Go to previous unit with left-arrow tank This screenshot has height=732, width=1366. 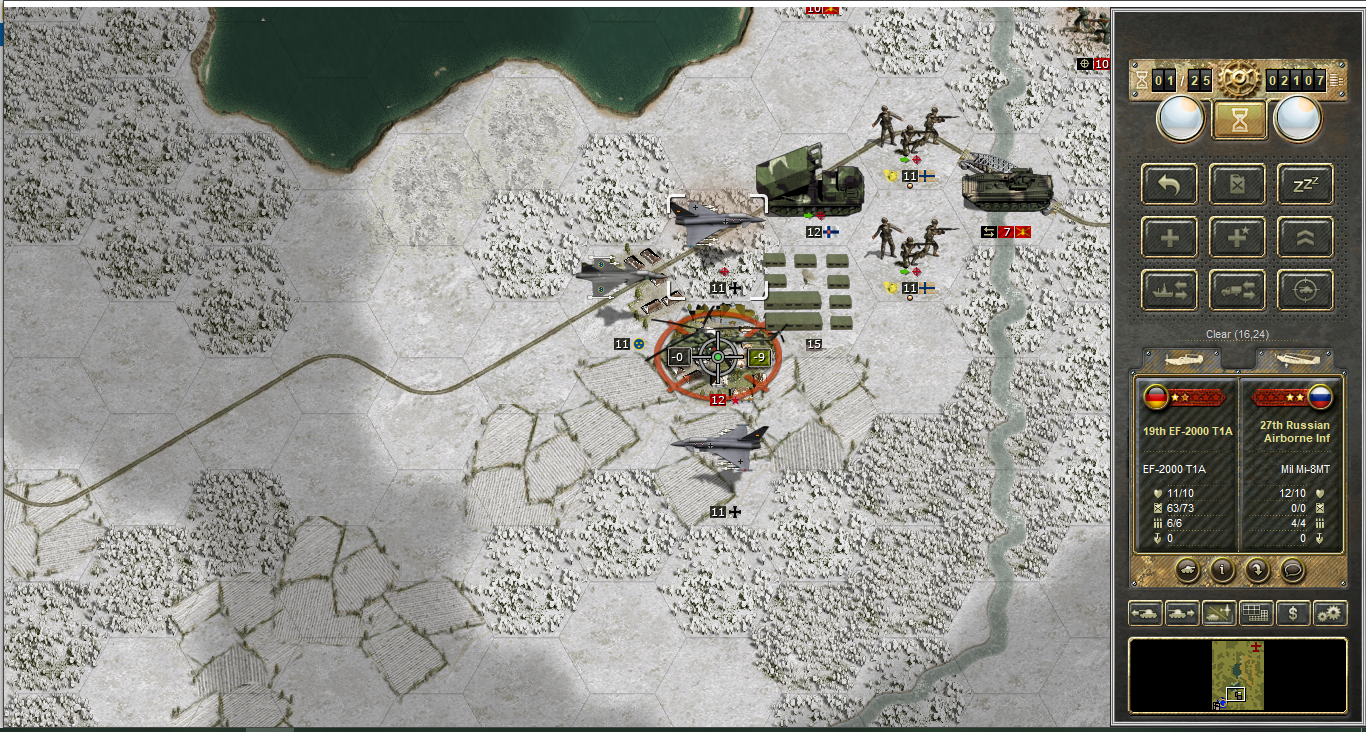click(1145, 613)
